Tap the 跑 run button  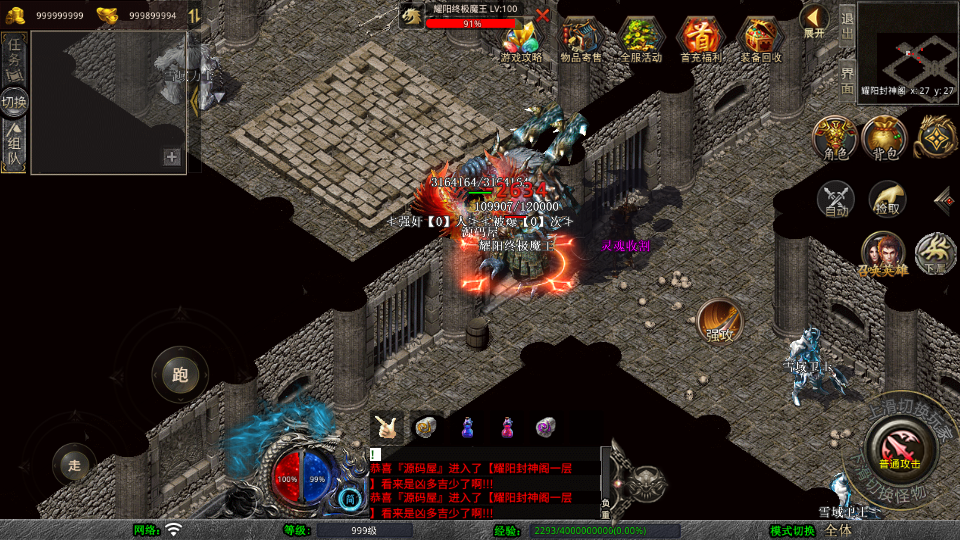(180, 375)
